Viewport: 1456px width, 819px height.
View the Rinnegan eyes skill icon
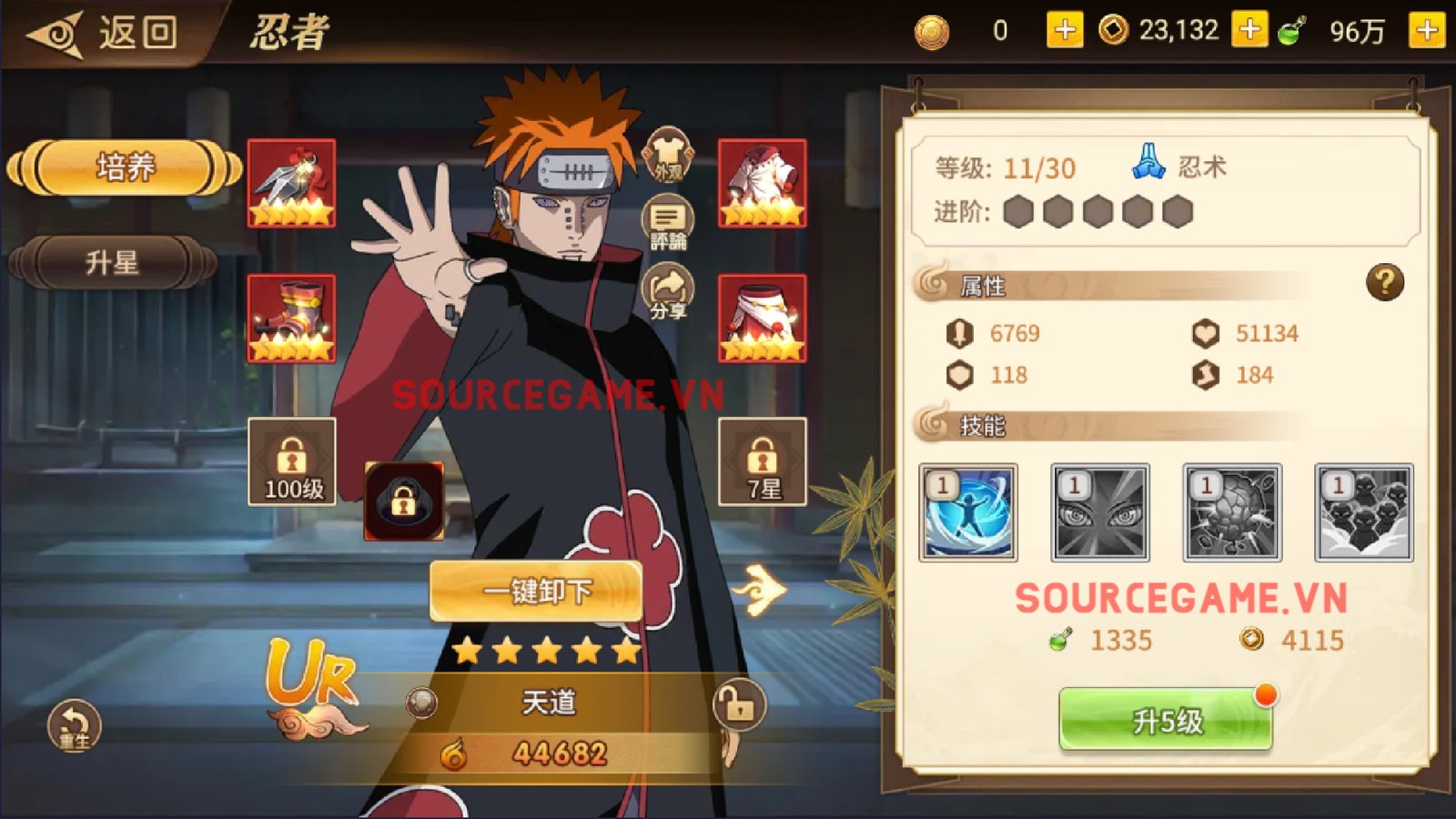[1100, 512]
